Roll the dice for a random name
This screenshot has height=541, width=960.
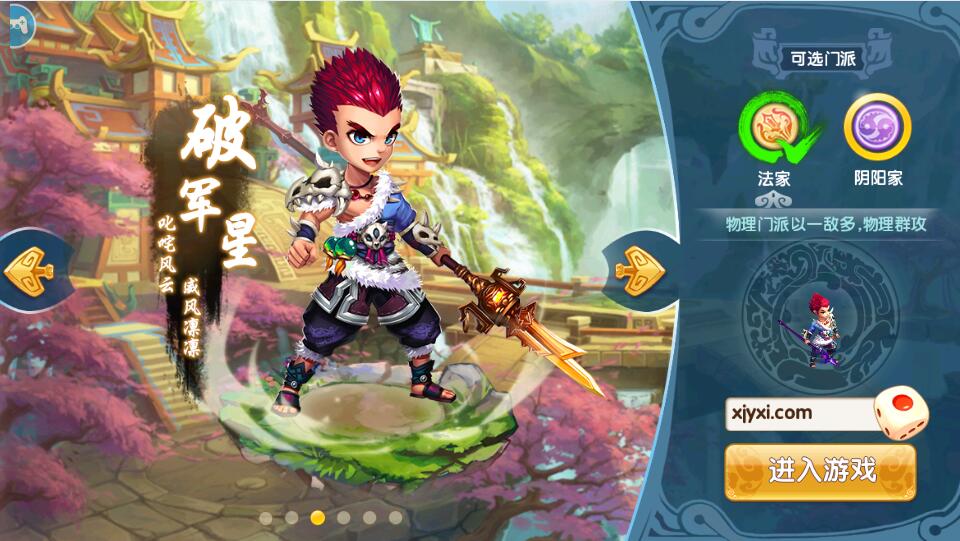tap(899, 408)
